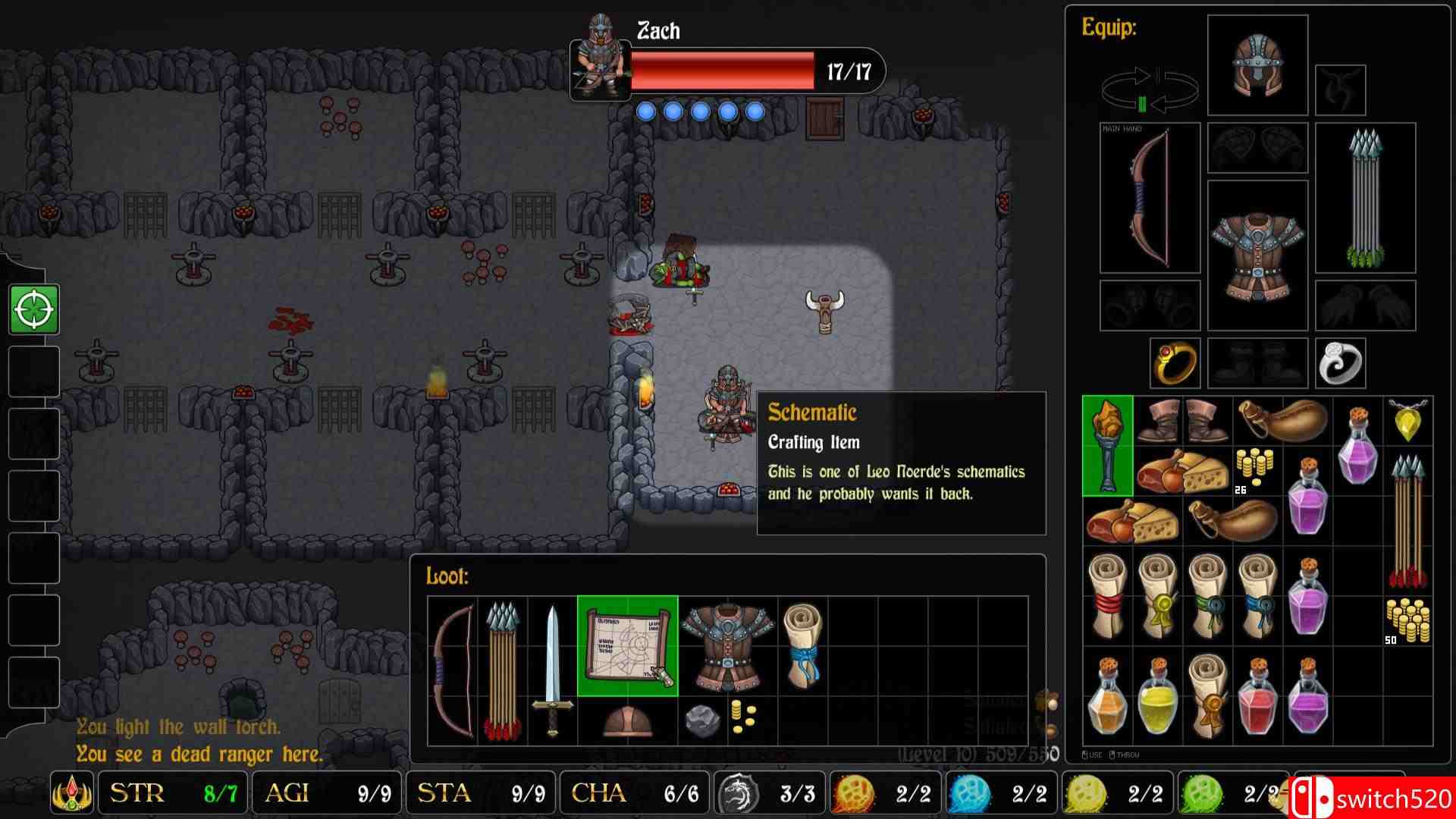Select the silver ring equip slot
Image resolution: width=1456 pixels, height=819 pixels.
tap(1340, 362)
